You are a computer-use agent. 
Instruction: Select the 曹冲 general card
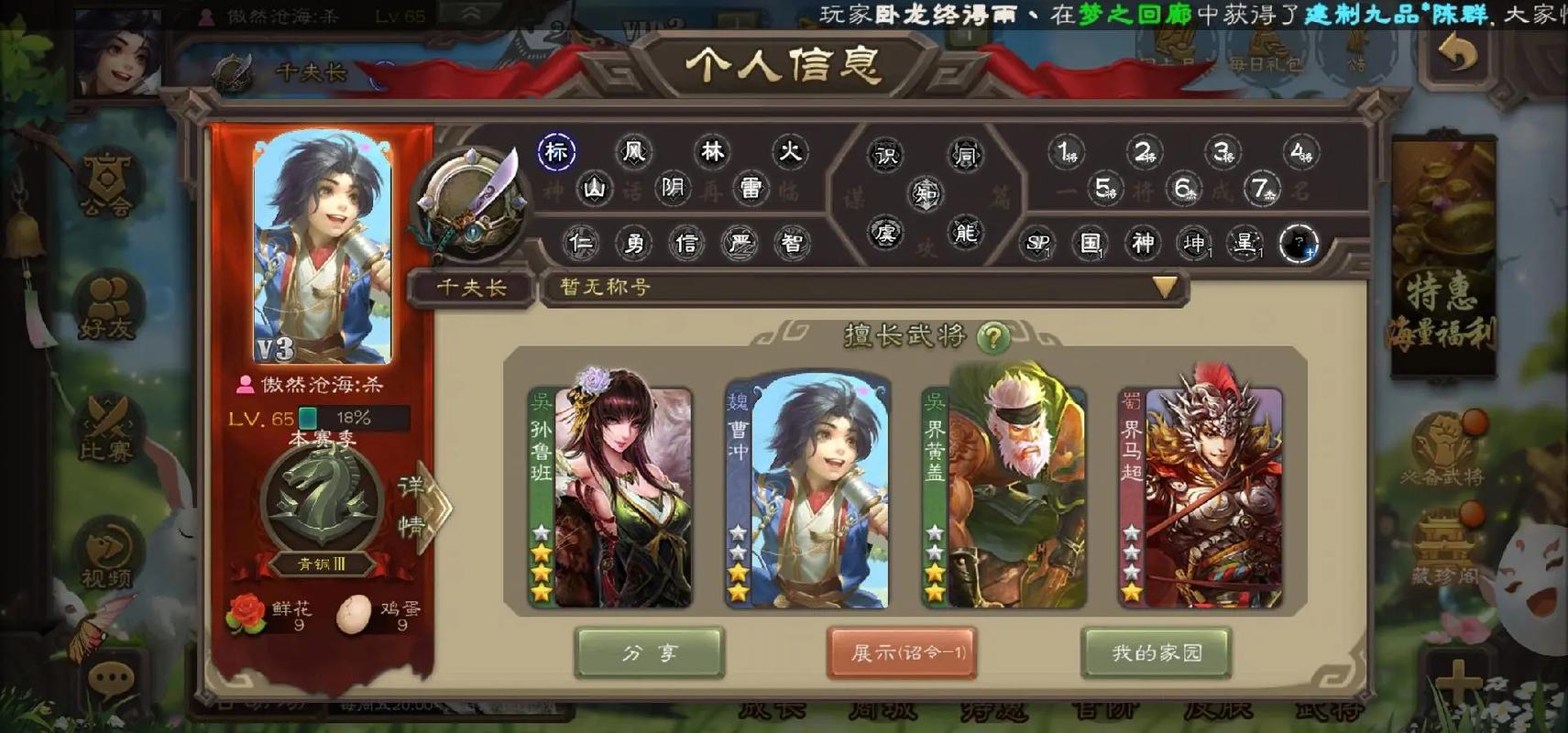806,495
